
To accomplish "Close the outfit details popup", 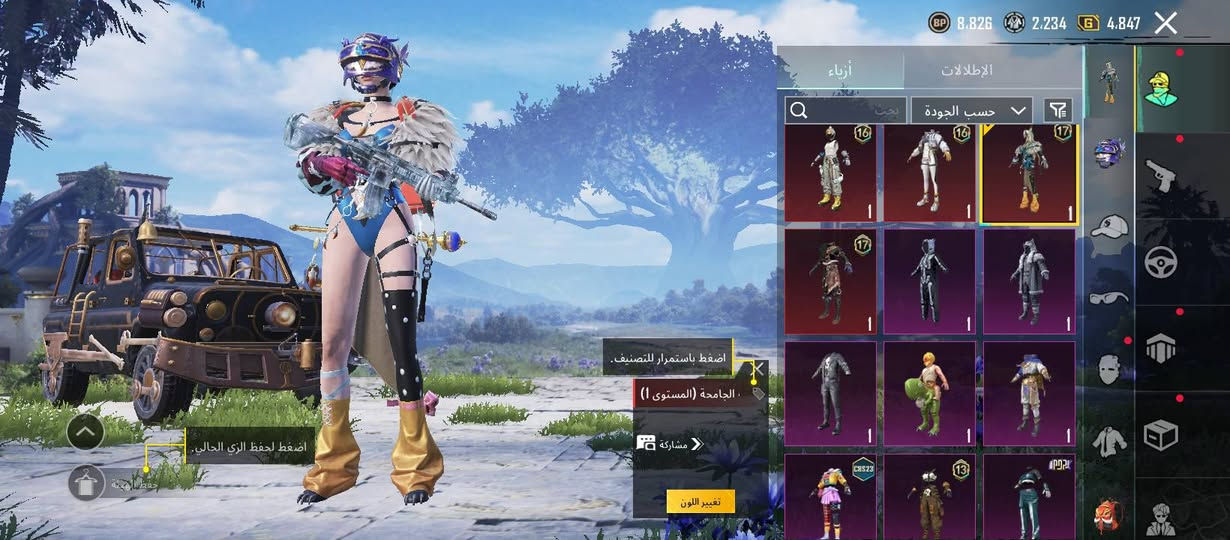I will [x=758, y=369].
